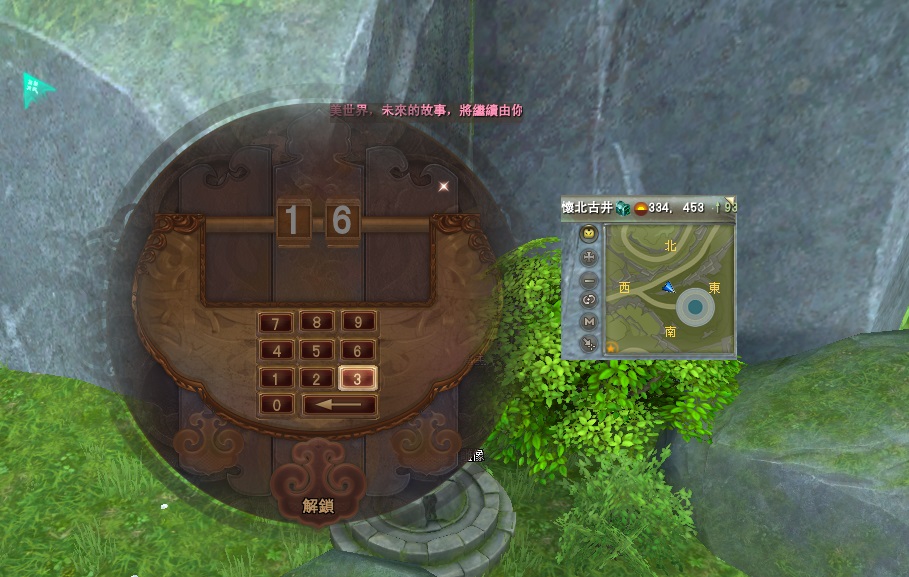Viewport: 909px width, 577px height.
Task: Tap the 8 key on the lock
Action: (x=317, y=323)
